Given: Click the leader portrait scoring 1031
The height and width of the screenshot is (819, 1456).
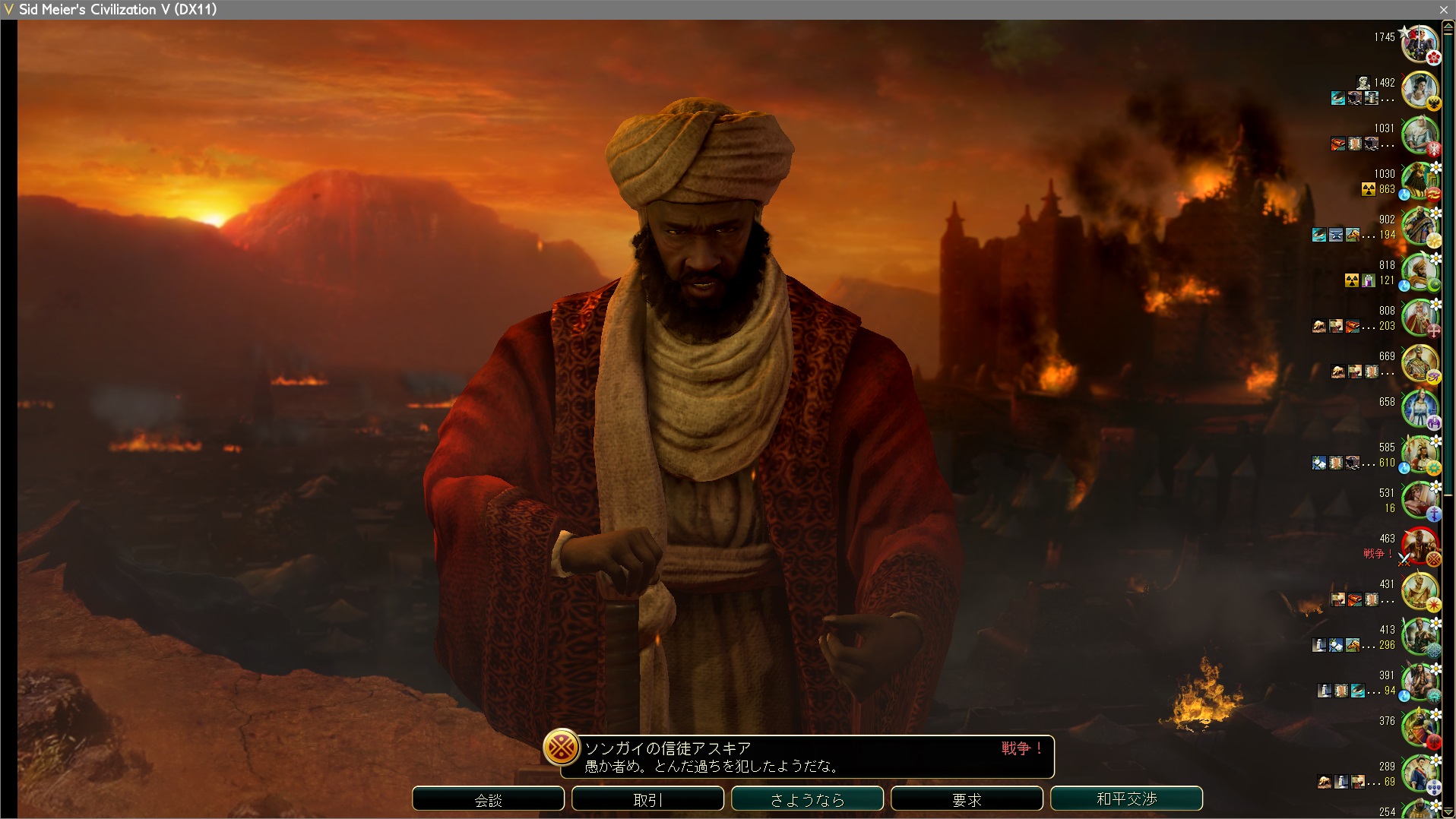Looking at the screenshot, I should point(1419,135).
